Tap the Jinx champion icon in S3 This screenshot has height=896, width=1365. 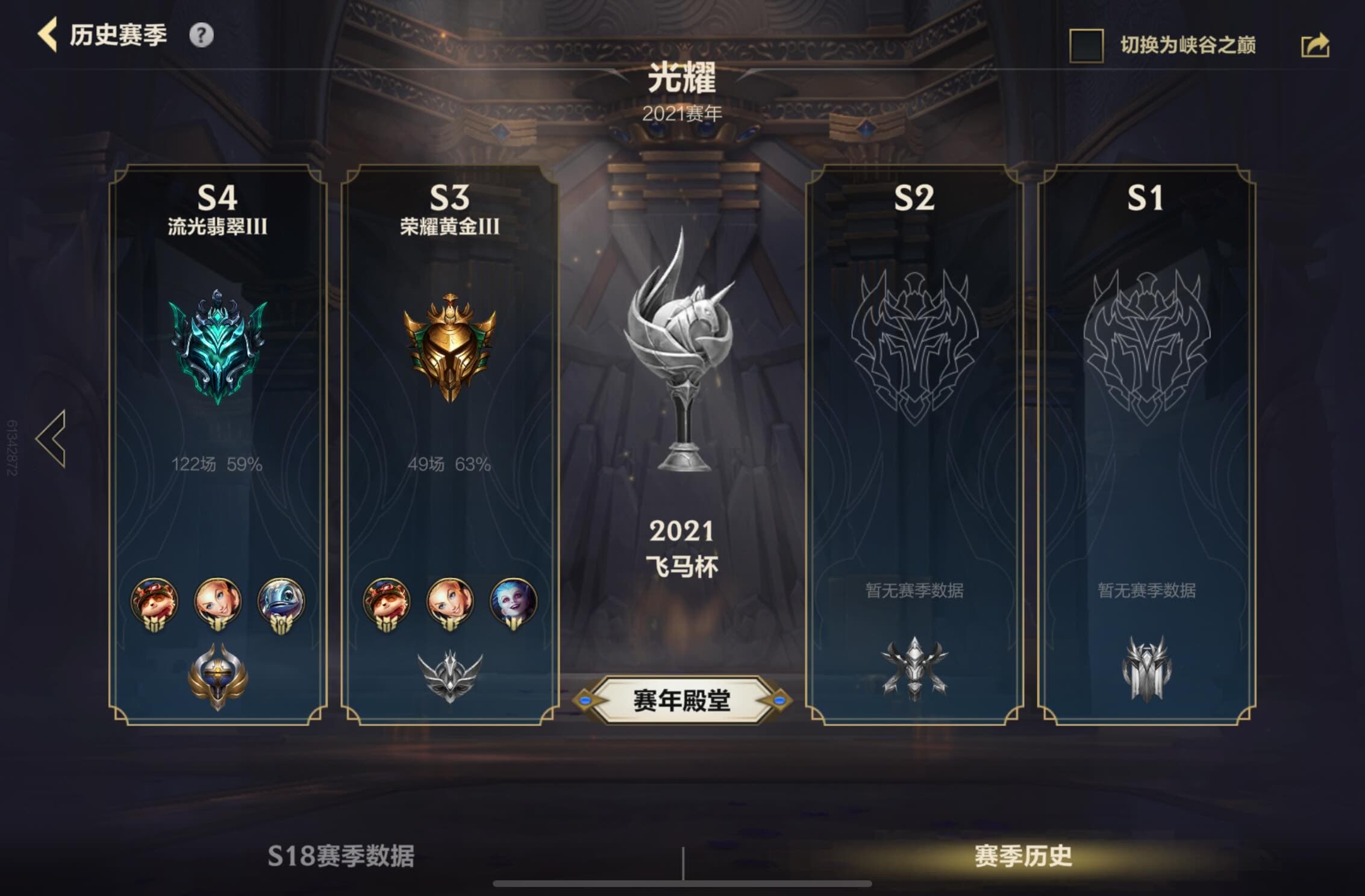(513, 601)
